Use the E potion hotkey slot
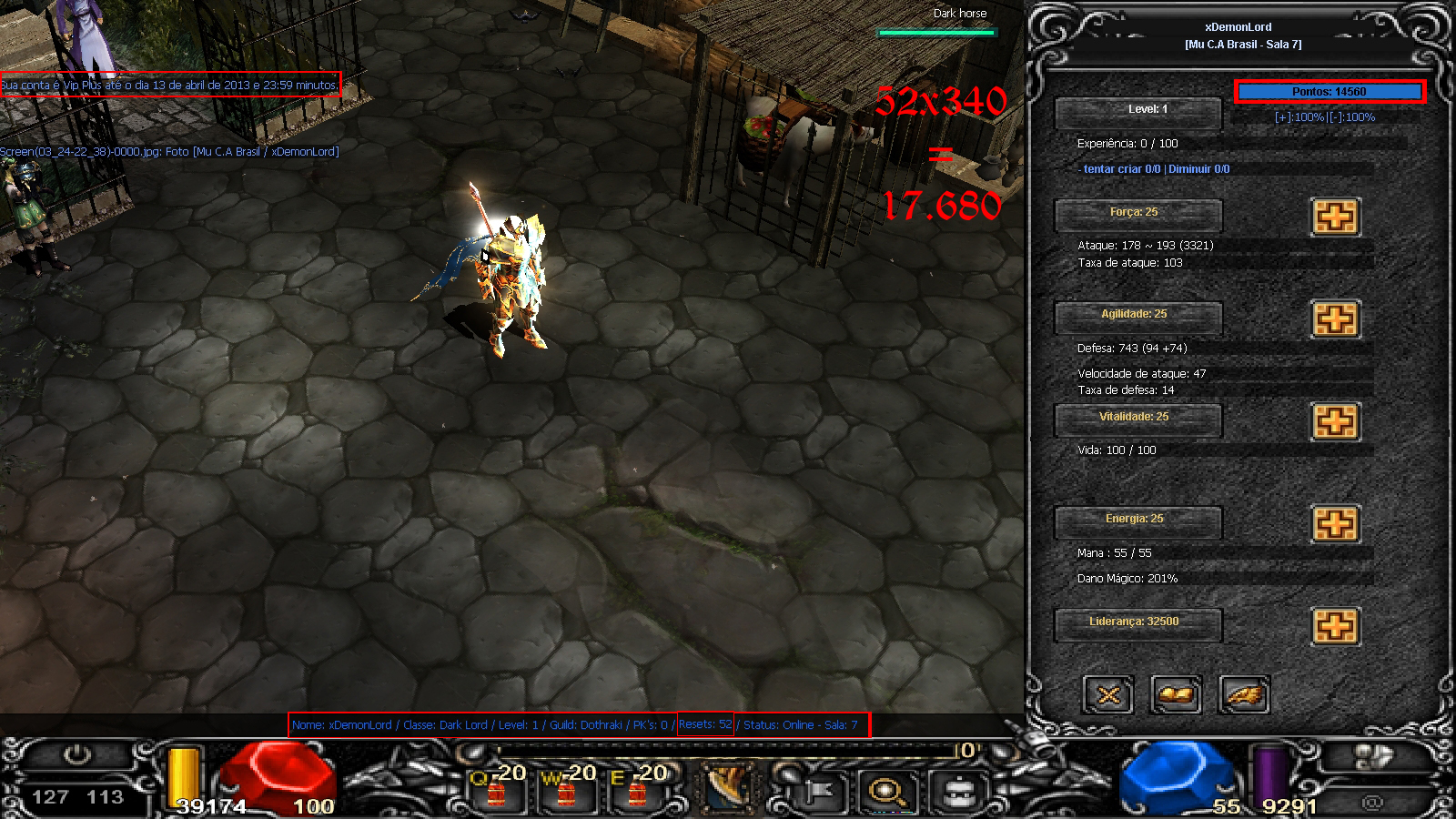Image resolution: width=1456 pixels, height=819 pixels. 637,788
